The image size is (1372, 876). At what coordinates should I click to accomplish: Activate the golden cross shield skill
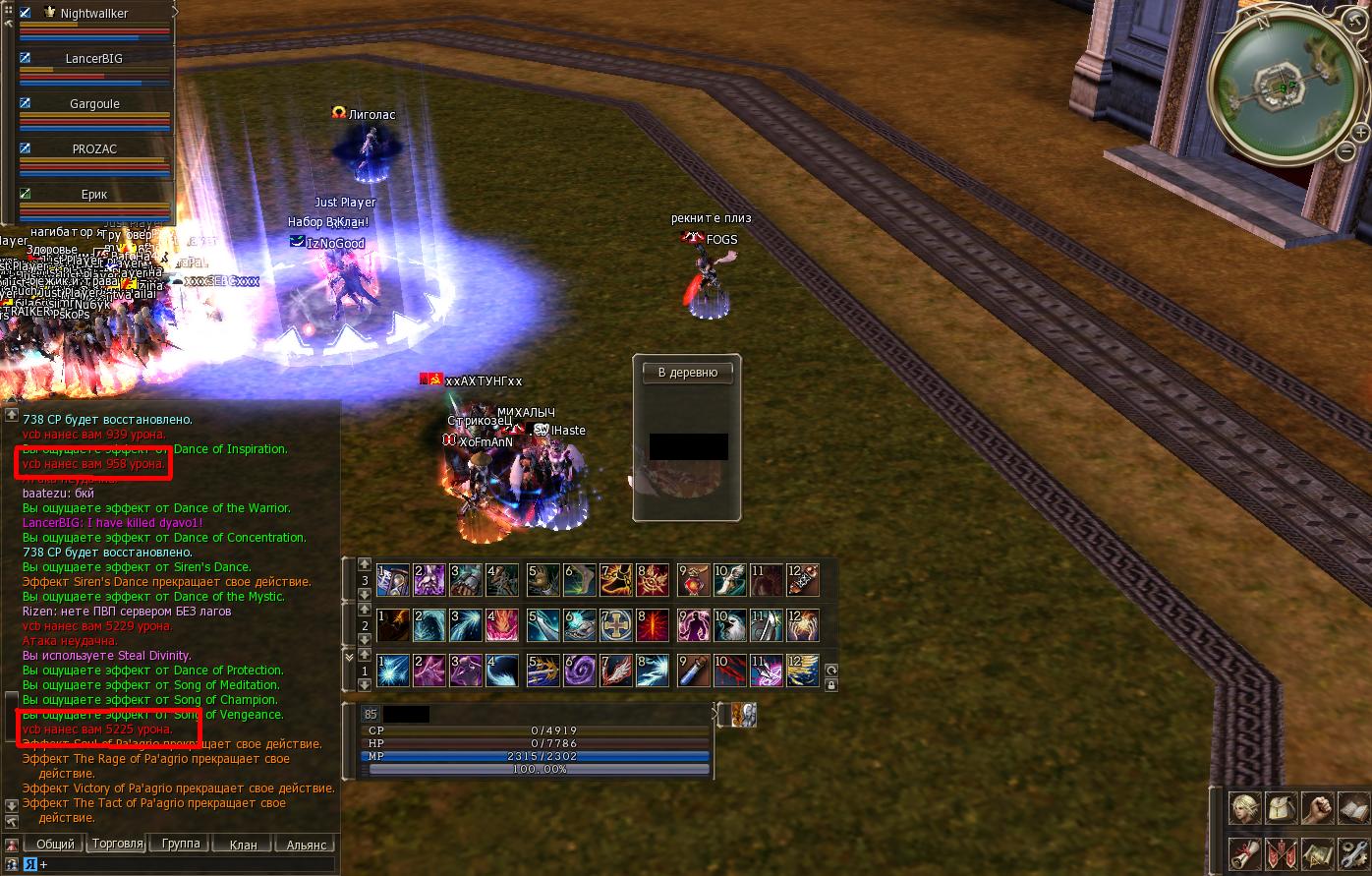click(616, 625)
